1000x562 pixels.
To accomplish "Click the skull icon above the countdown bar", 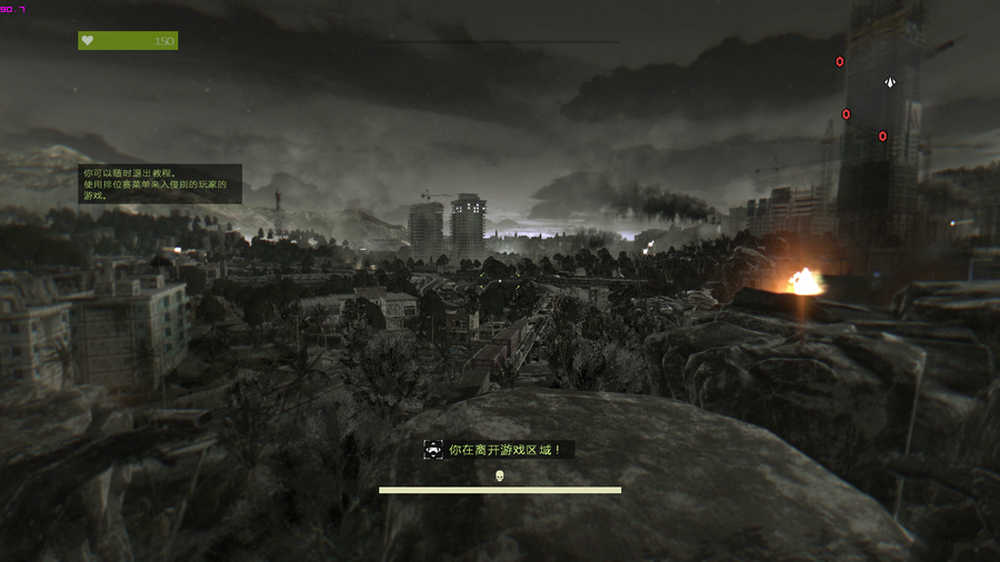I will pyautogui.click(x=500, y=475).
